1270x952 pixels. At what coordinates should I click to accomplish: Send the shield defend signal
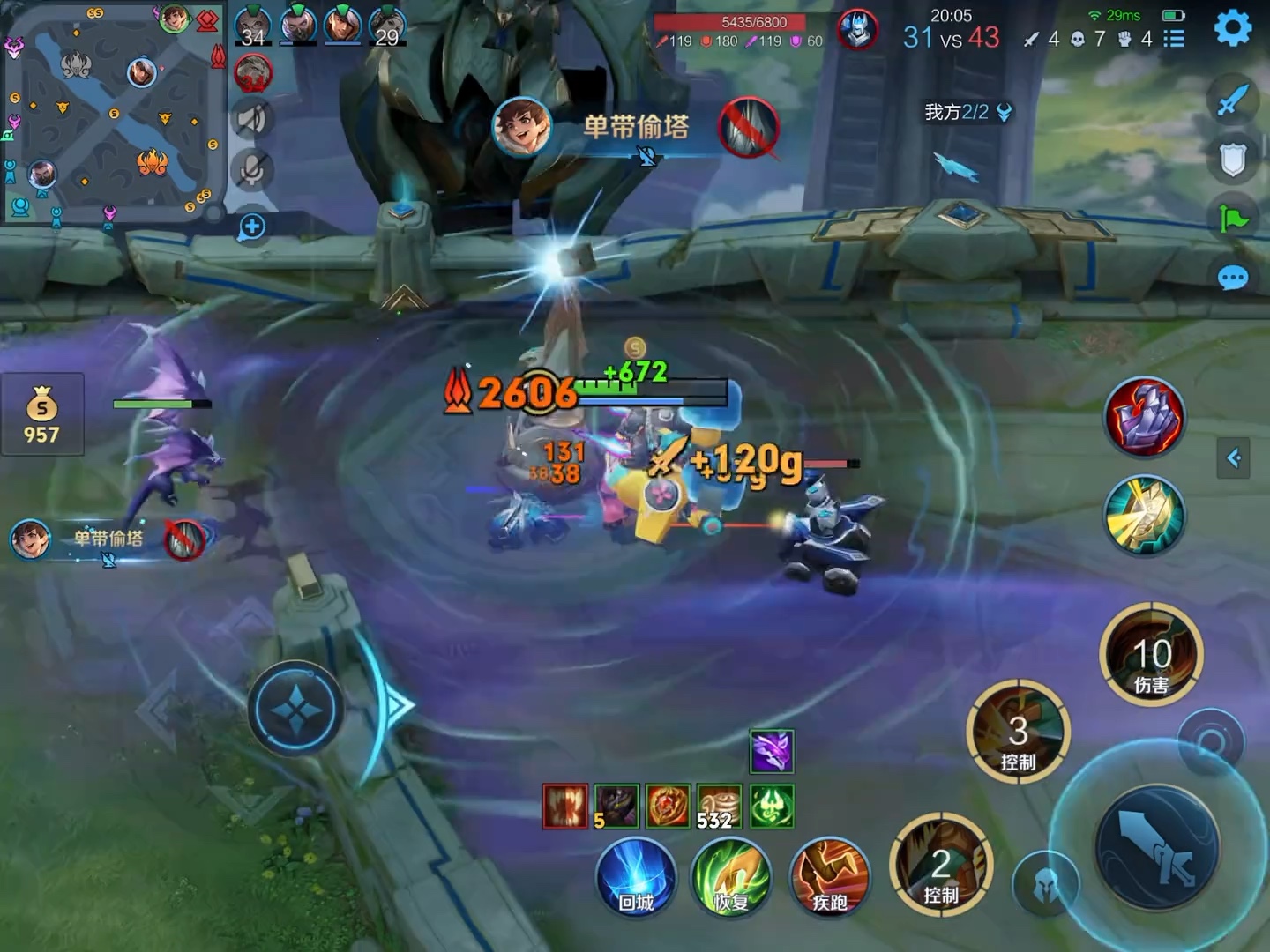coord(1232,160)
